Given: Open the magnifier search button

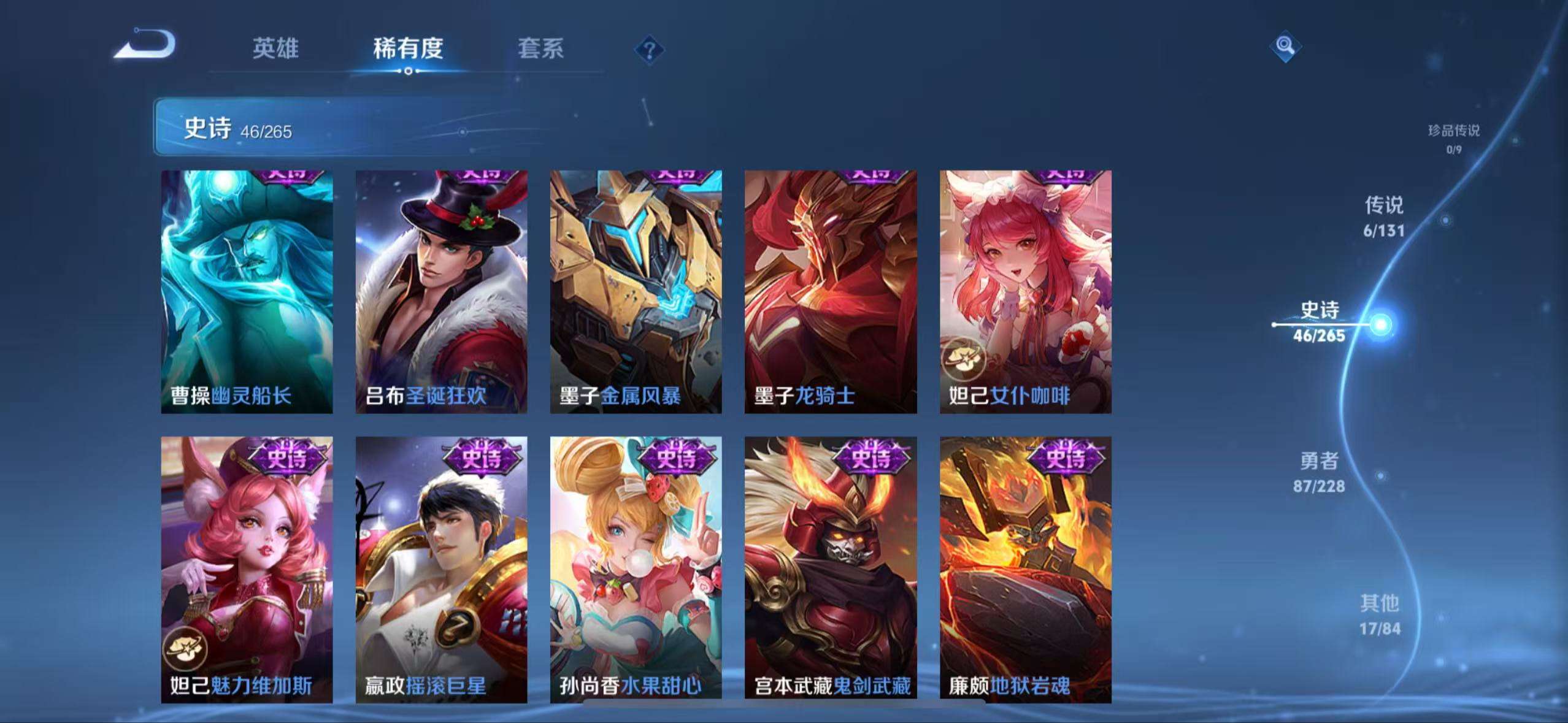Looking at the screenshot, I should pyautogui.click(x=1285, y=46).
